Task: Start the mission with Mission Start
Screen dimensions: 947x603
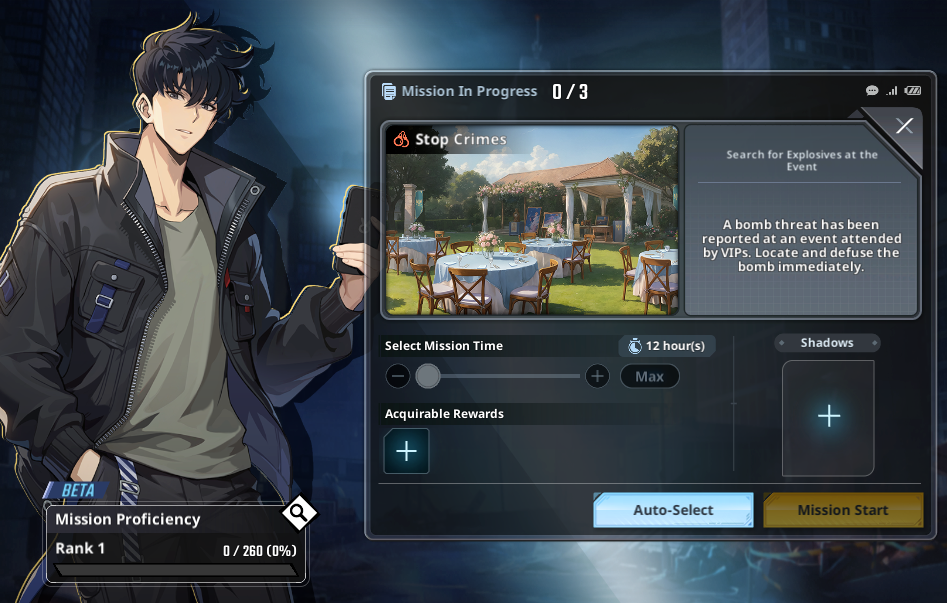Action: 842,510
